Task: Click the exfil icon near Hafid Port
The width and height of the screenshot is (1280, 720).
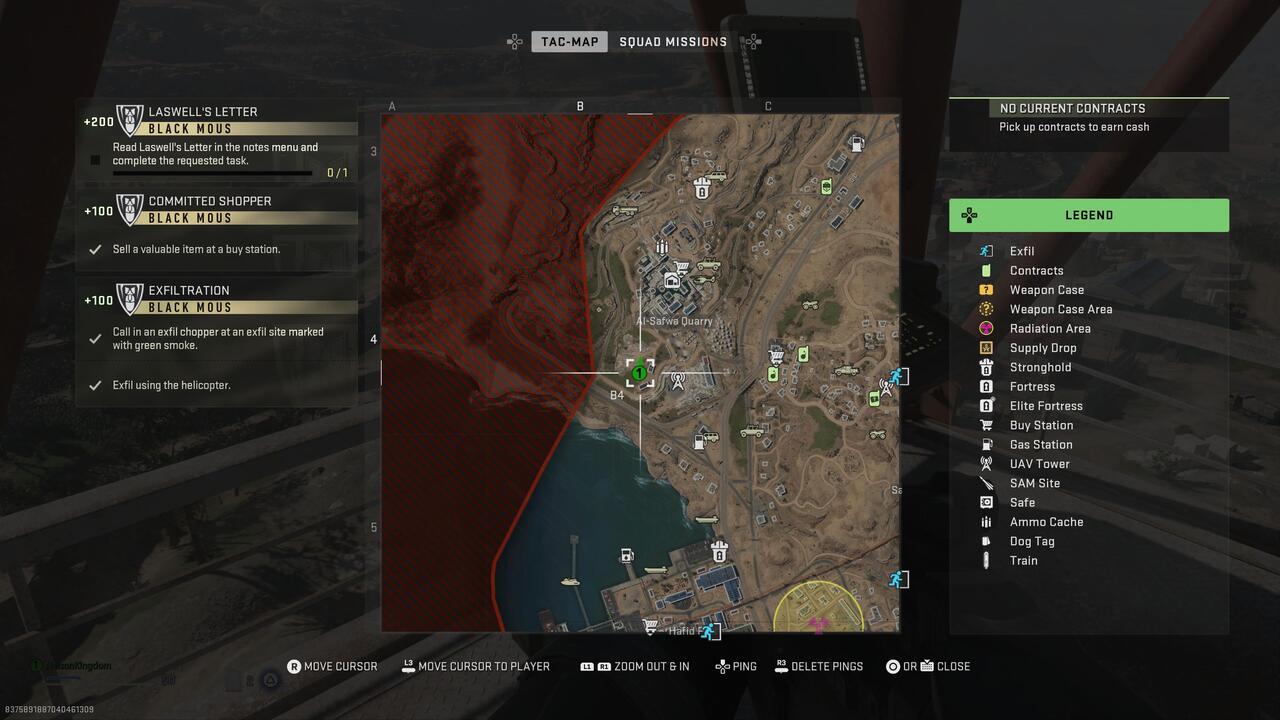Action: (x=708, y=629)
